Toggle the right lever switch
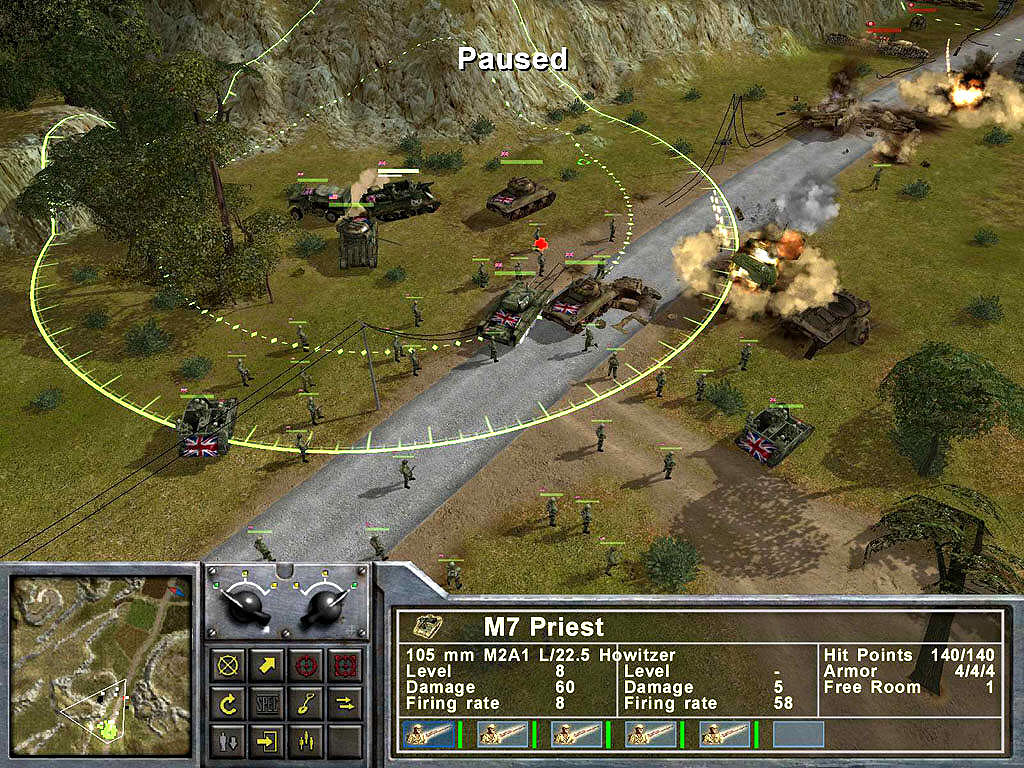The width and height of the screenshot is (1024, 768). [325, 604]
